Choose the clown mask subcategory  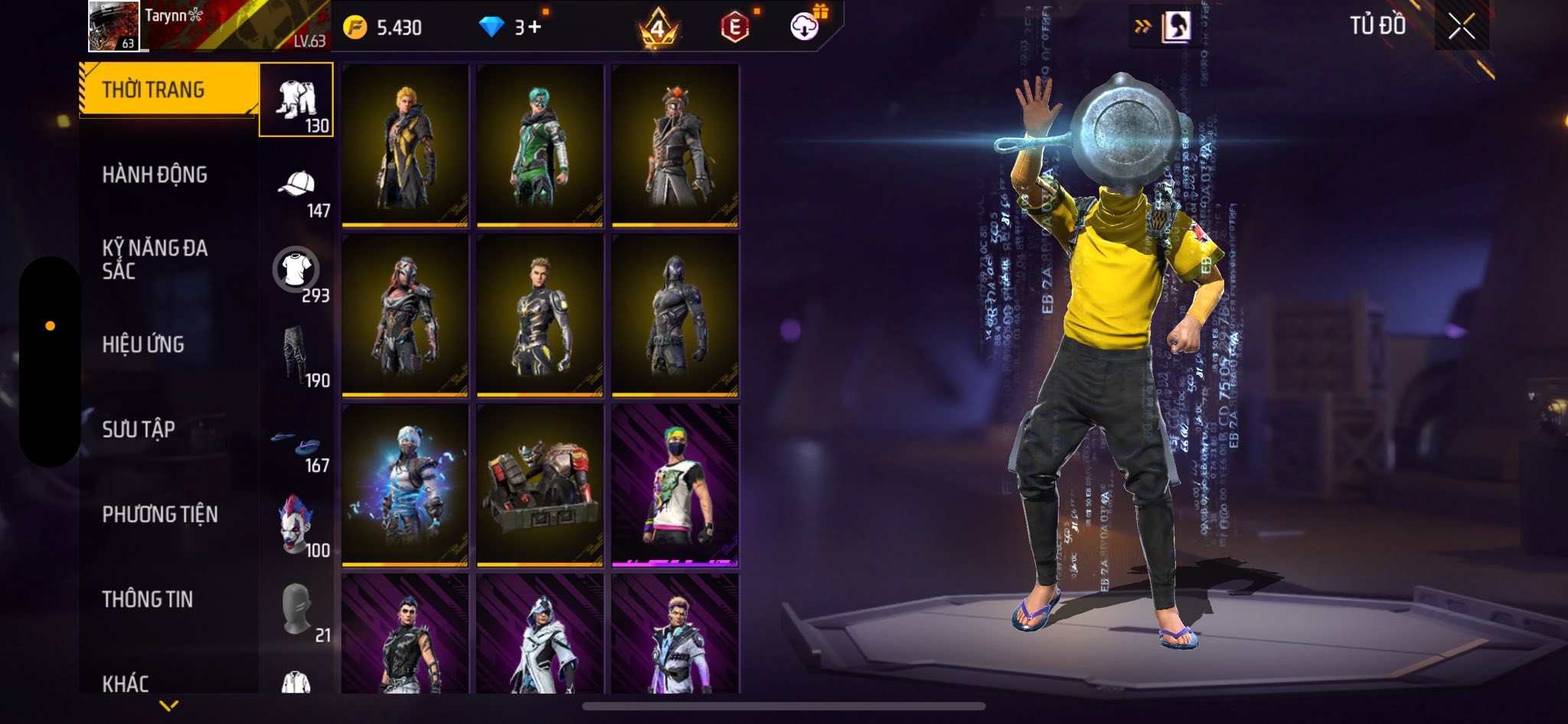296,526
